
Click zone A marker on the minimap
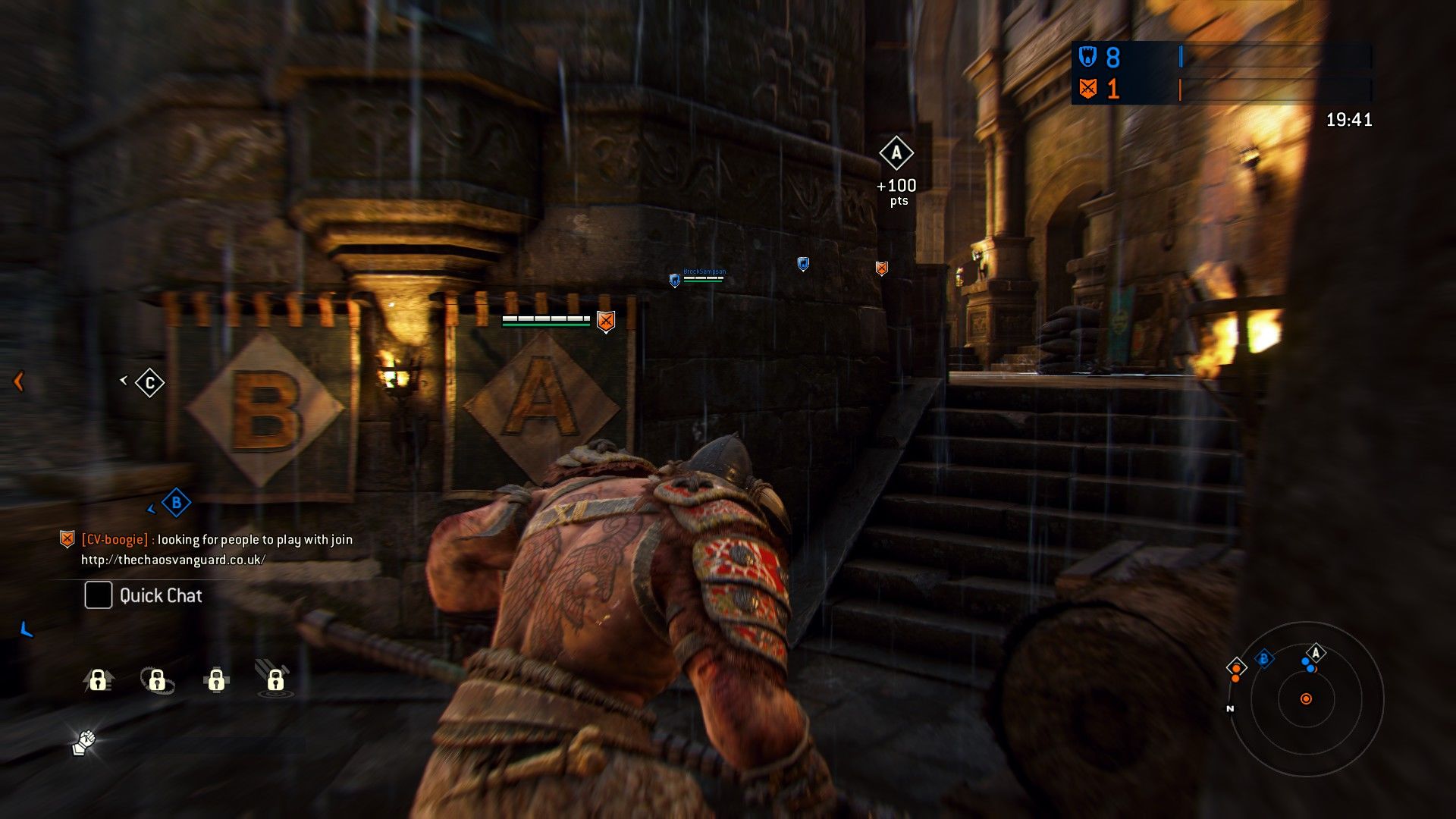click(1316, 652)
